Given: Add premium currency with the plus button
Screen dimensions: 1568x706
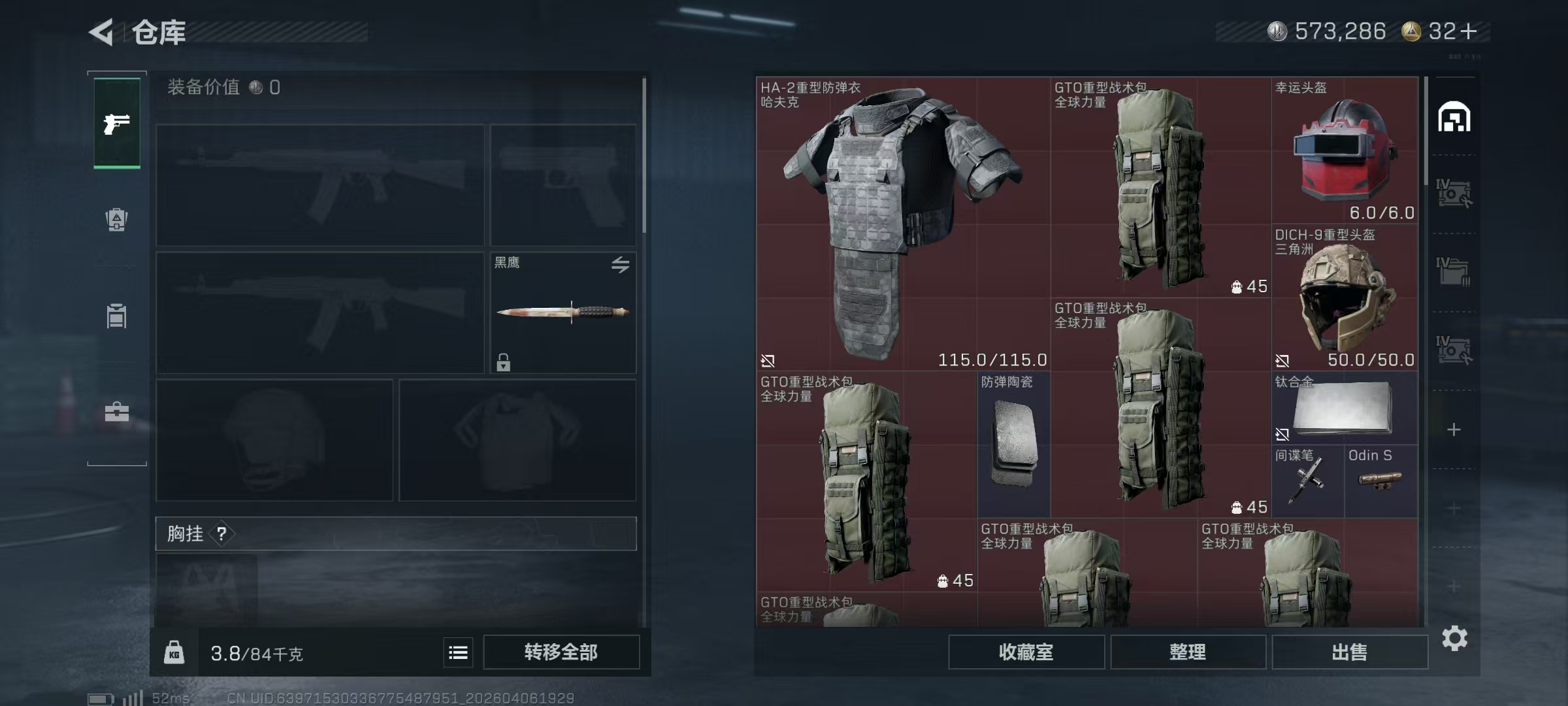Looking at the screenshot, I should pyautogui.click(x=1469, y=31).
